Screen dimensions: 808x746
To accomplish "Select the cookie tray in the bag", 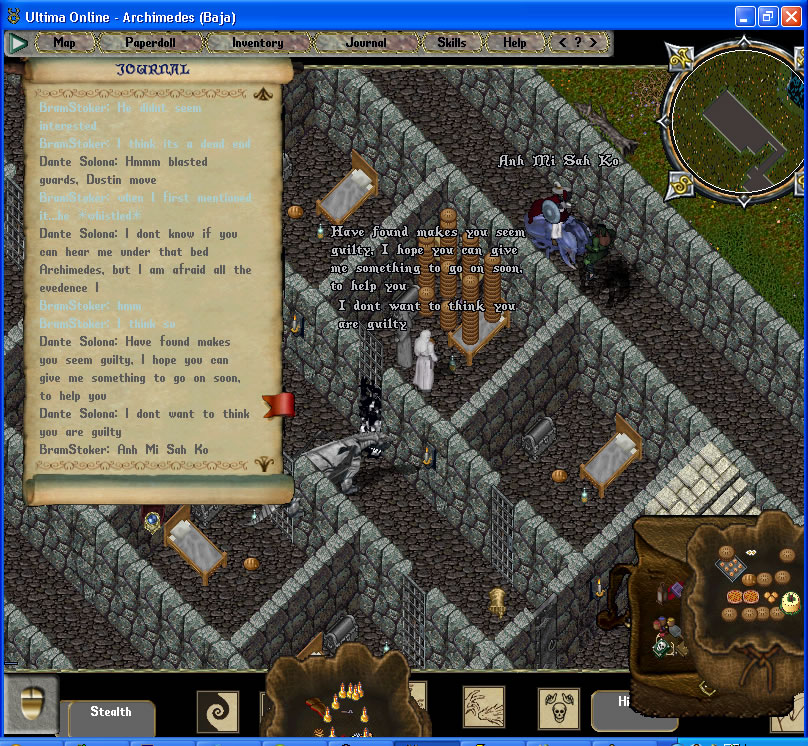I will pos(730,568).
